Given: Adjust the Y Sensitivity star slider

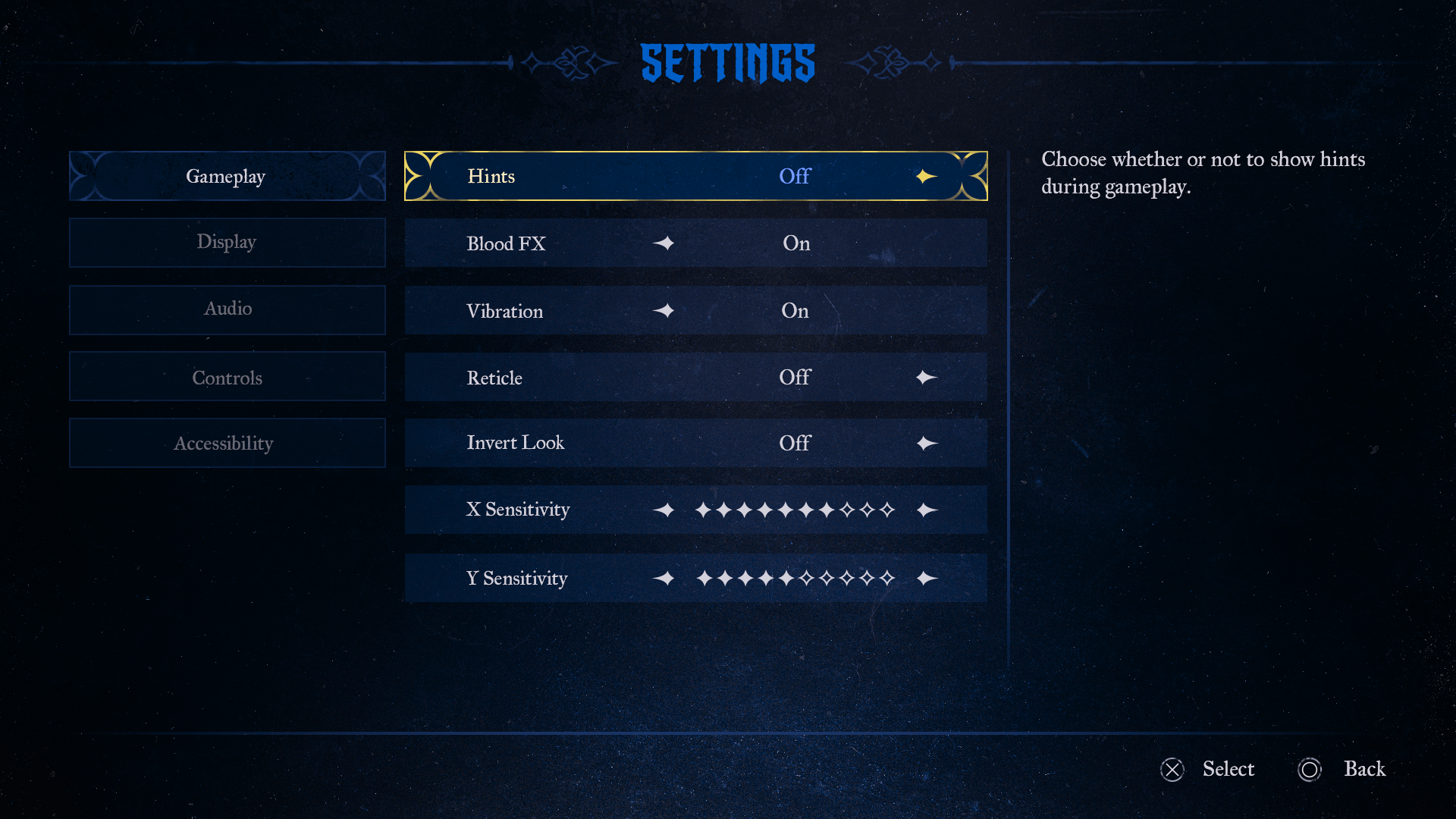Looking at the screenshot, I should coord(795,578).
